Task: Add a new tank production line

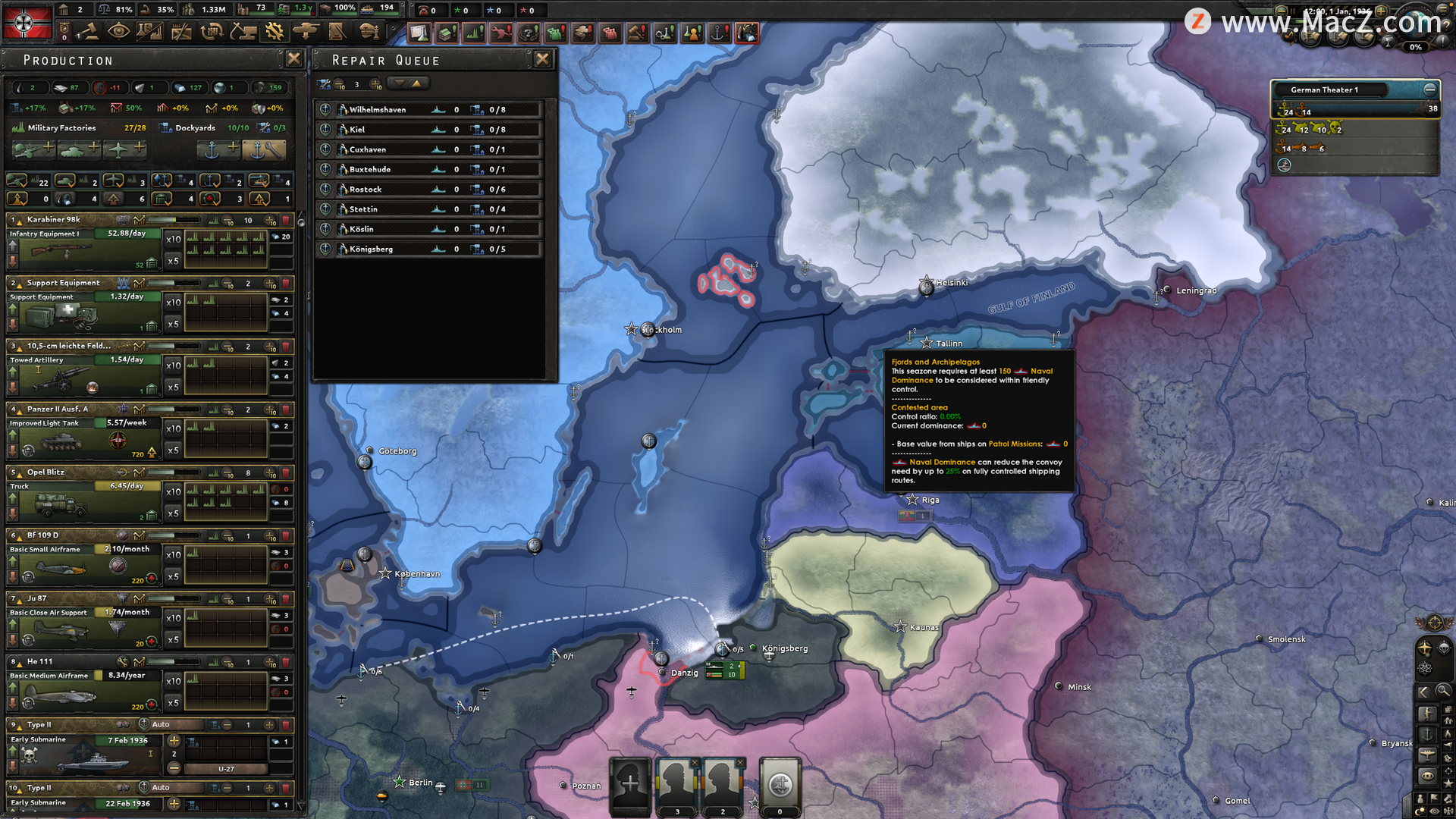Action: (x=78, y=149)
